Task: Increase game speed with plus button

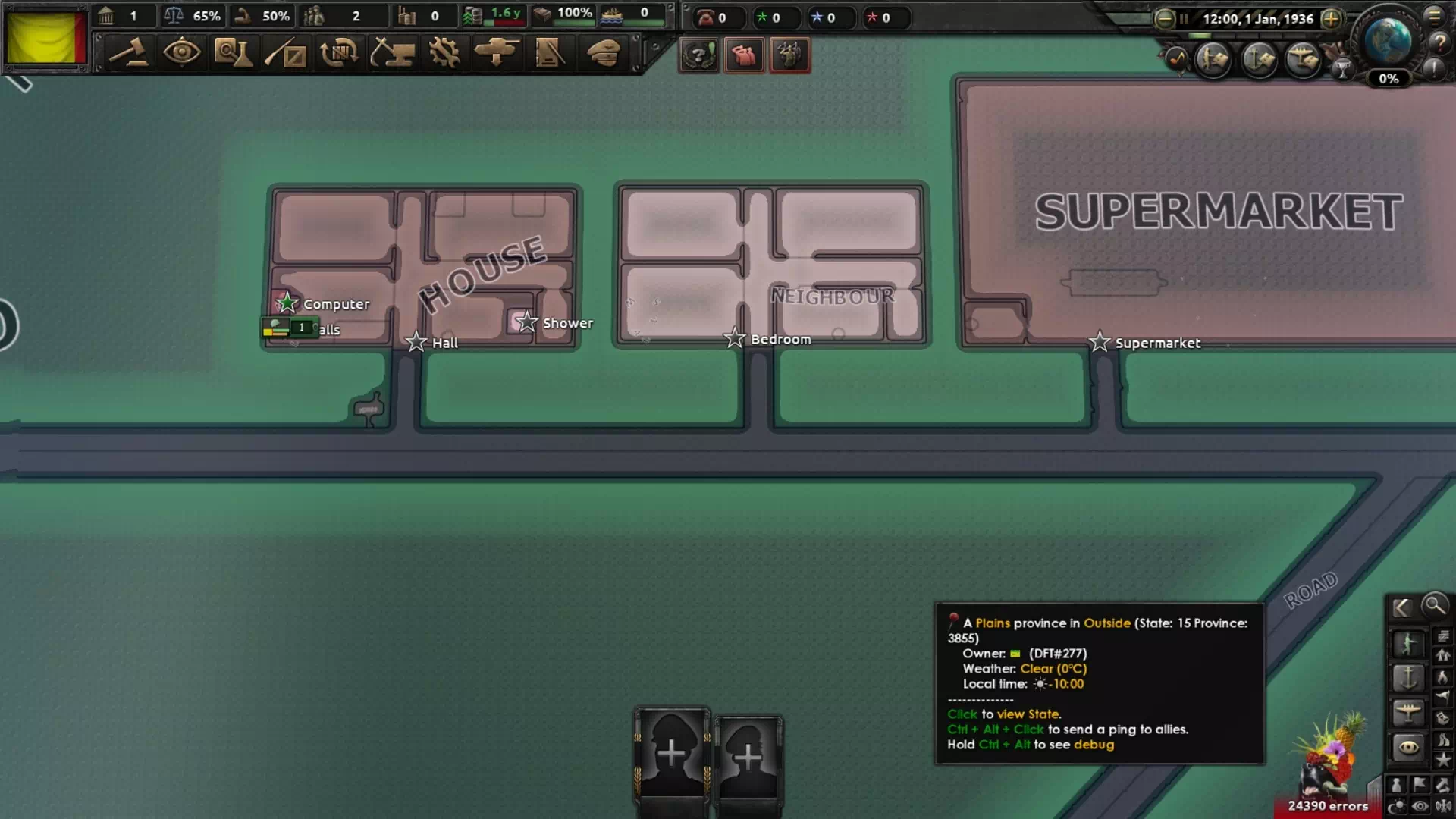Action: pos(1331,19)
